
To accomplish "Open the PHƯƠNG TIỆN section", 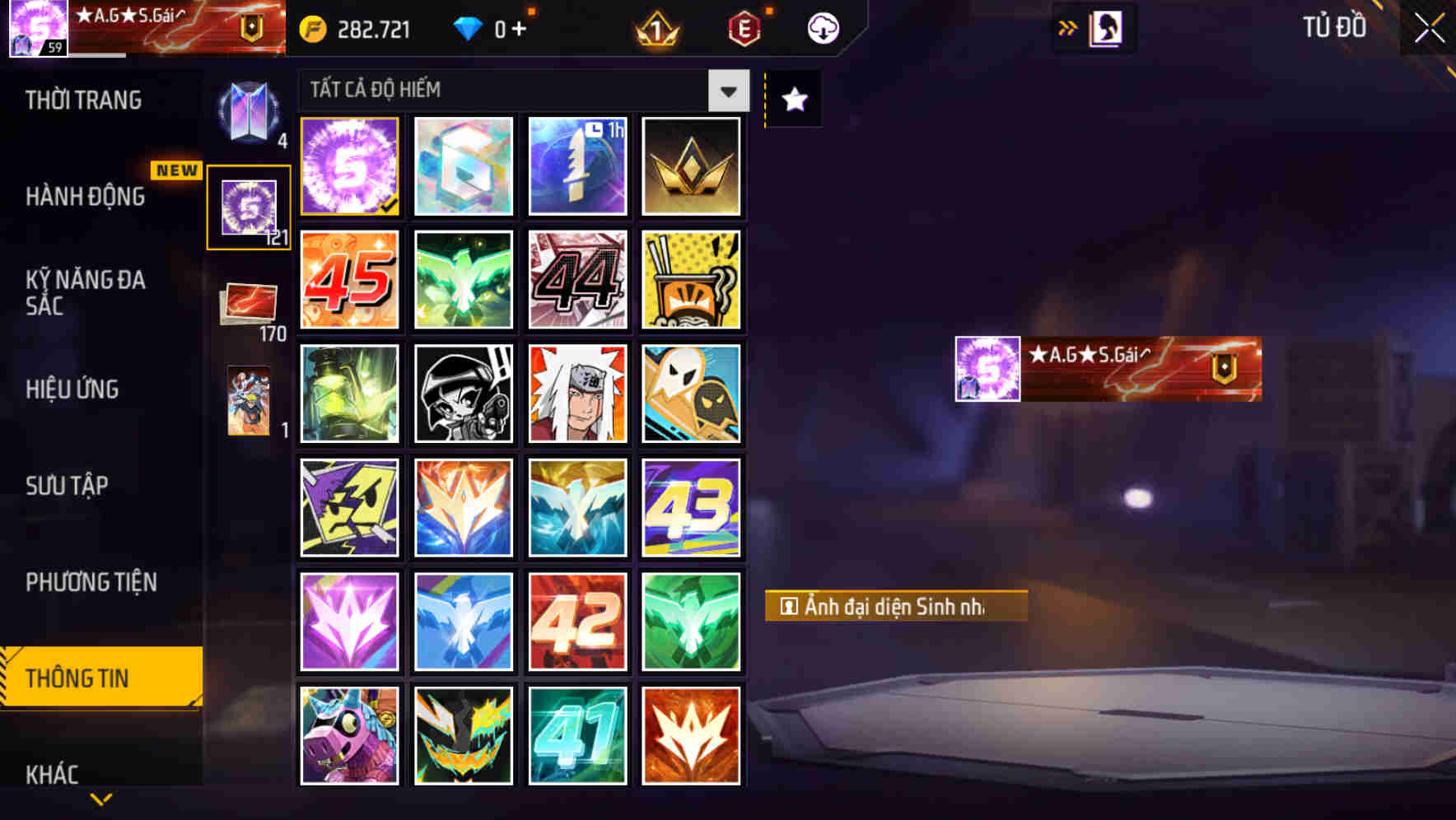I will 91,582.
